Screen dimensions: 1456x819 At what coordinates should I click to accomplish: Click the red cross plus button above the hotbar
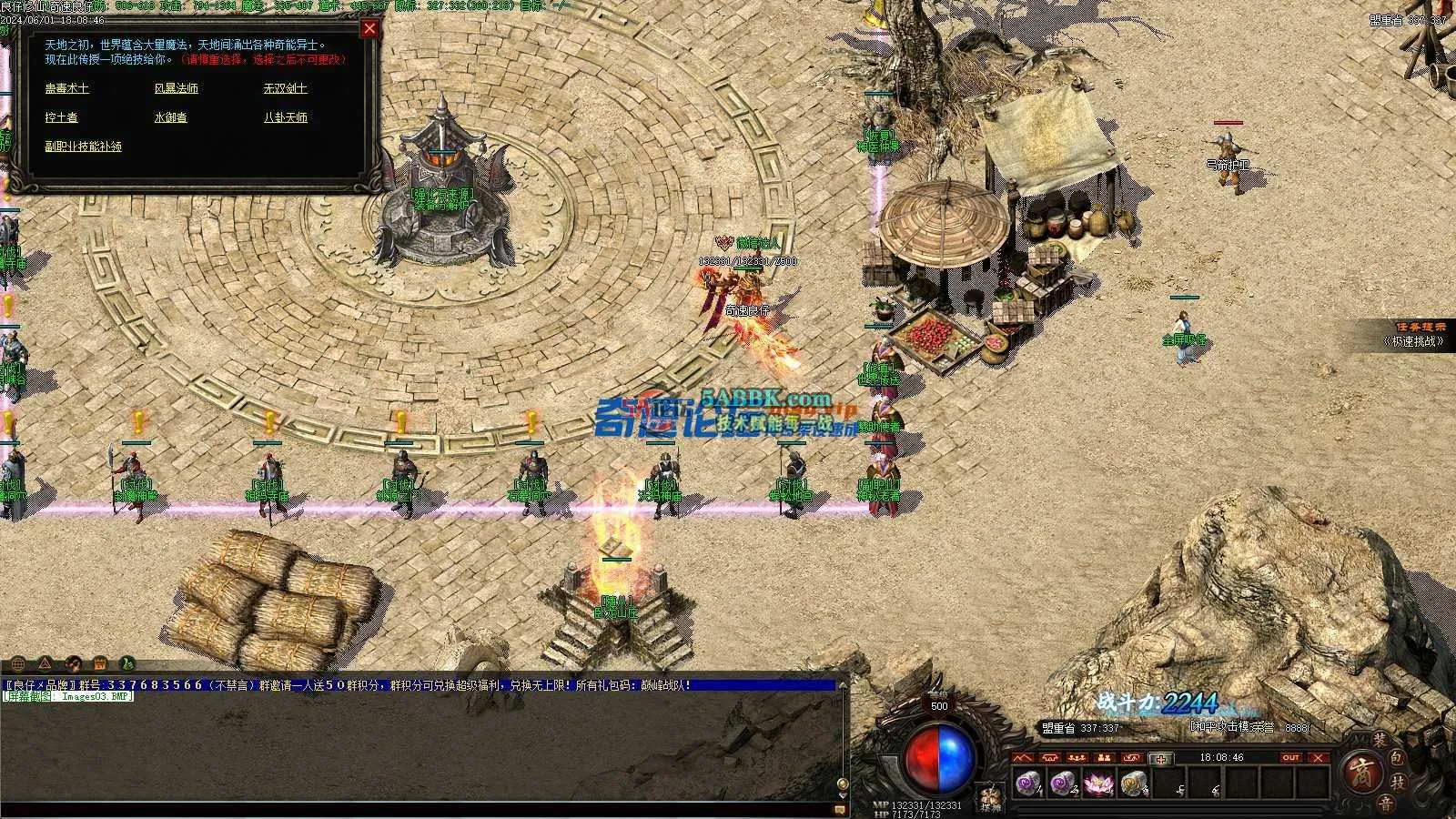click(x=1160, y=759)
